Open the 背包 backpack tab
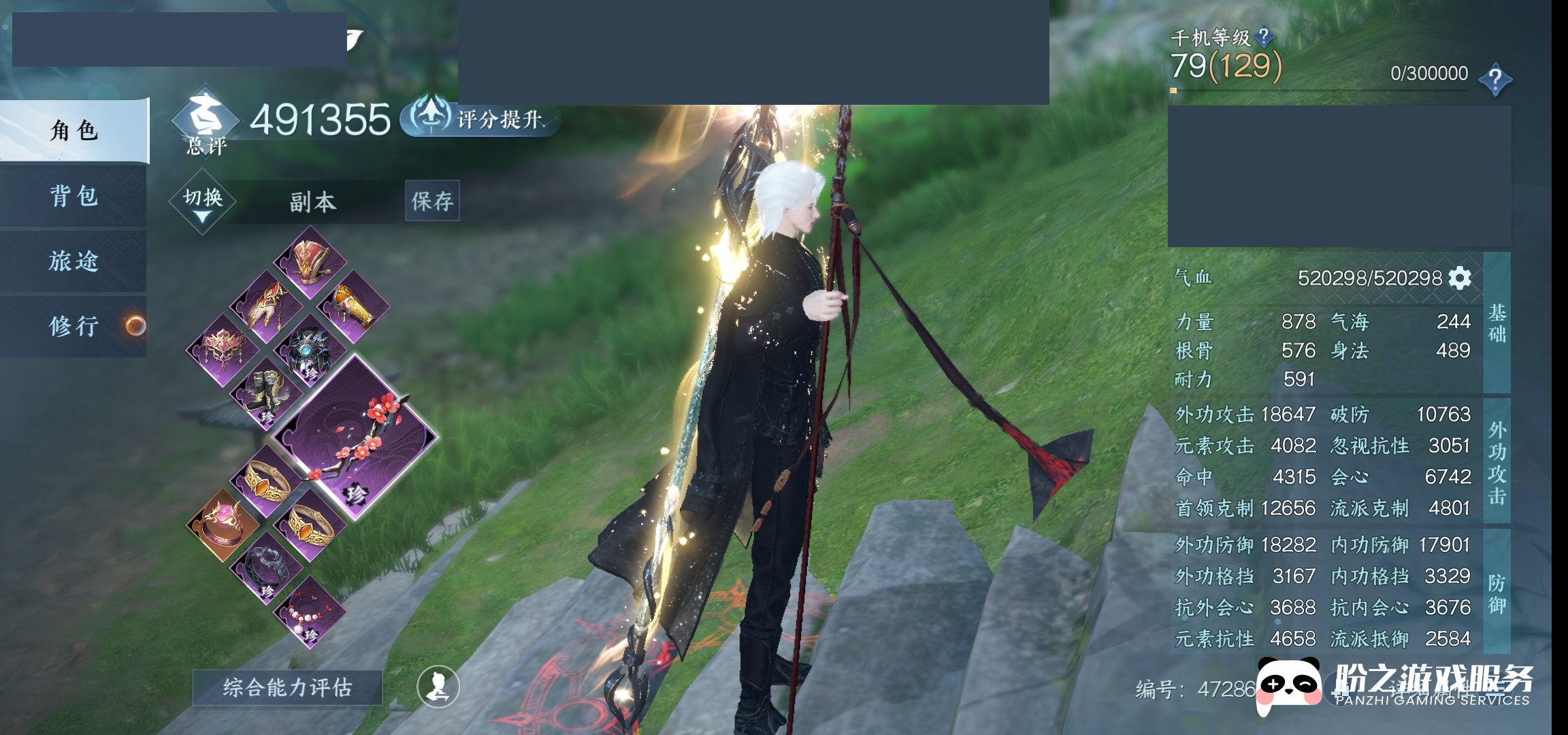Image resolution: width=1568 pixels, height=735 pixels. (73, 196)
